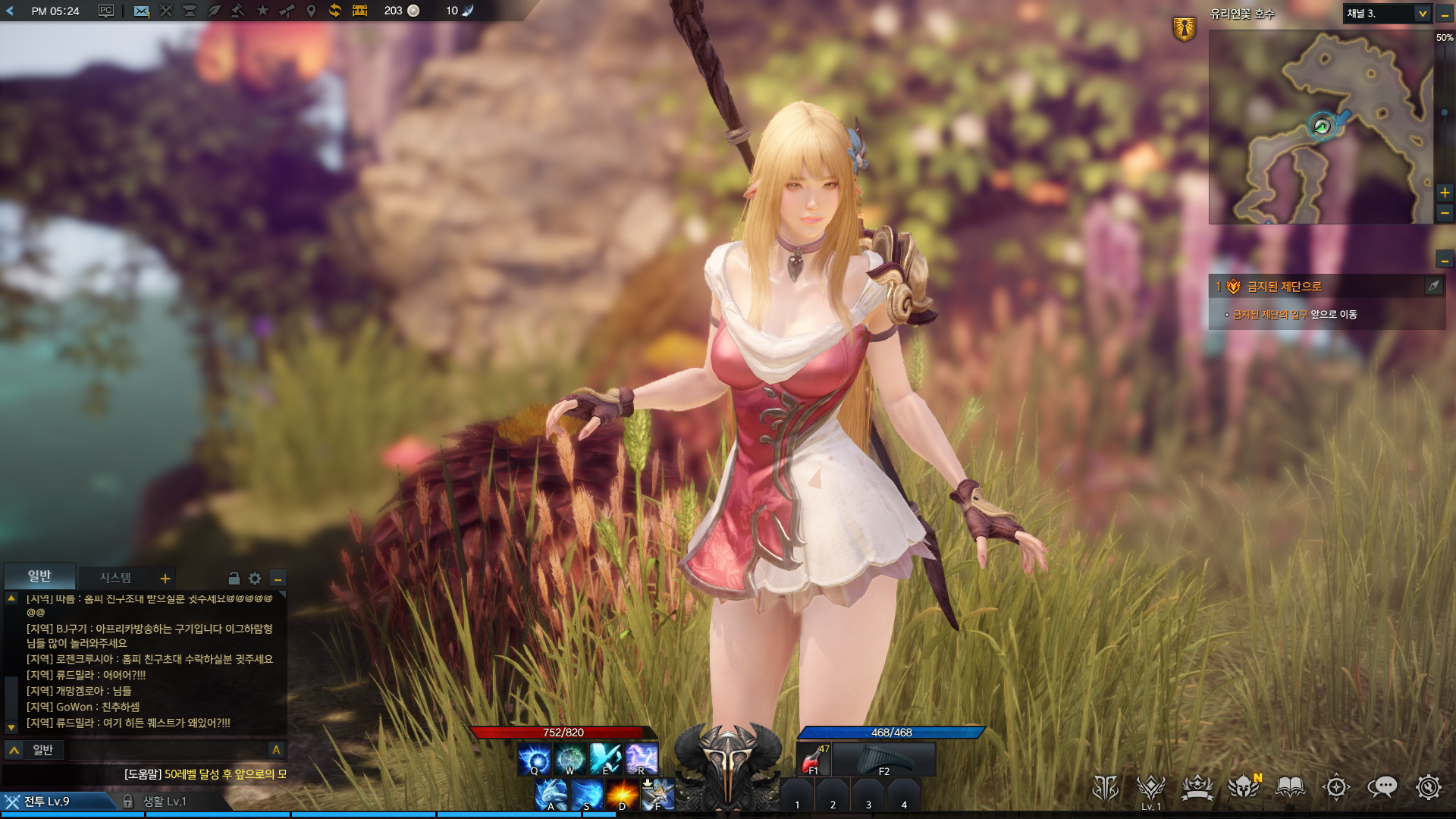
Task: Click the golden treasure chest icon
Action: tap(359, 11)
